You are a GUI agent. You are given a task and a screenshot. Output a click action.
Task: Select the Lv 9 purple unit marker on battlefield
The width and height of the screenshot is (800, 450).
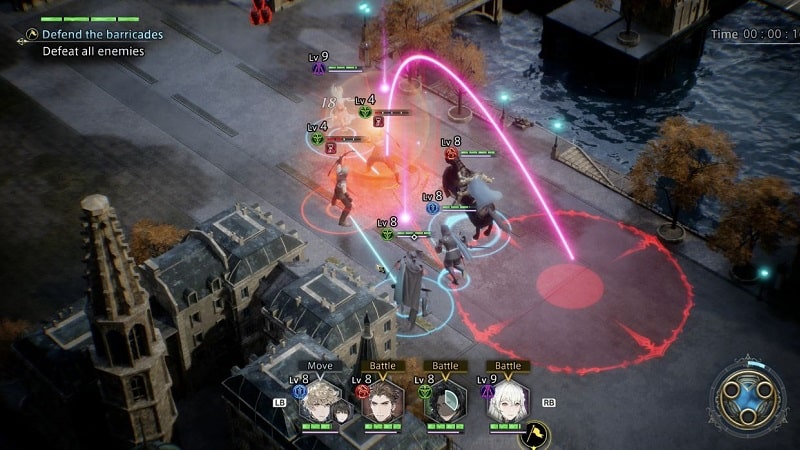coord(318,68)
